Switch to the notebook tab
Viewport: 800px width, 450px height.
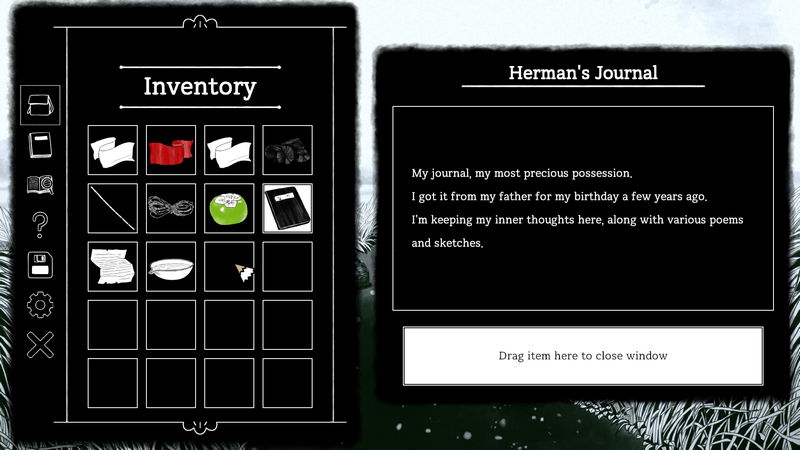pyautogui.click(x=40, y=145)
